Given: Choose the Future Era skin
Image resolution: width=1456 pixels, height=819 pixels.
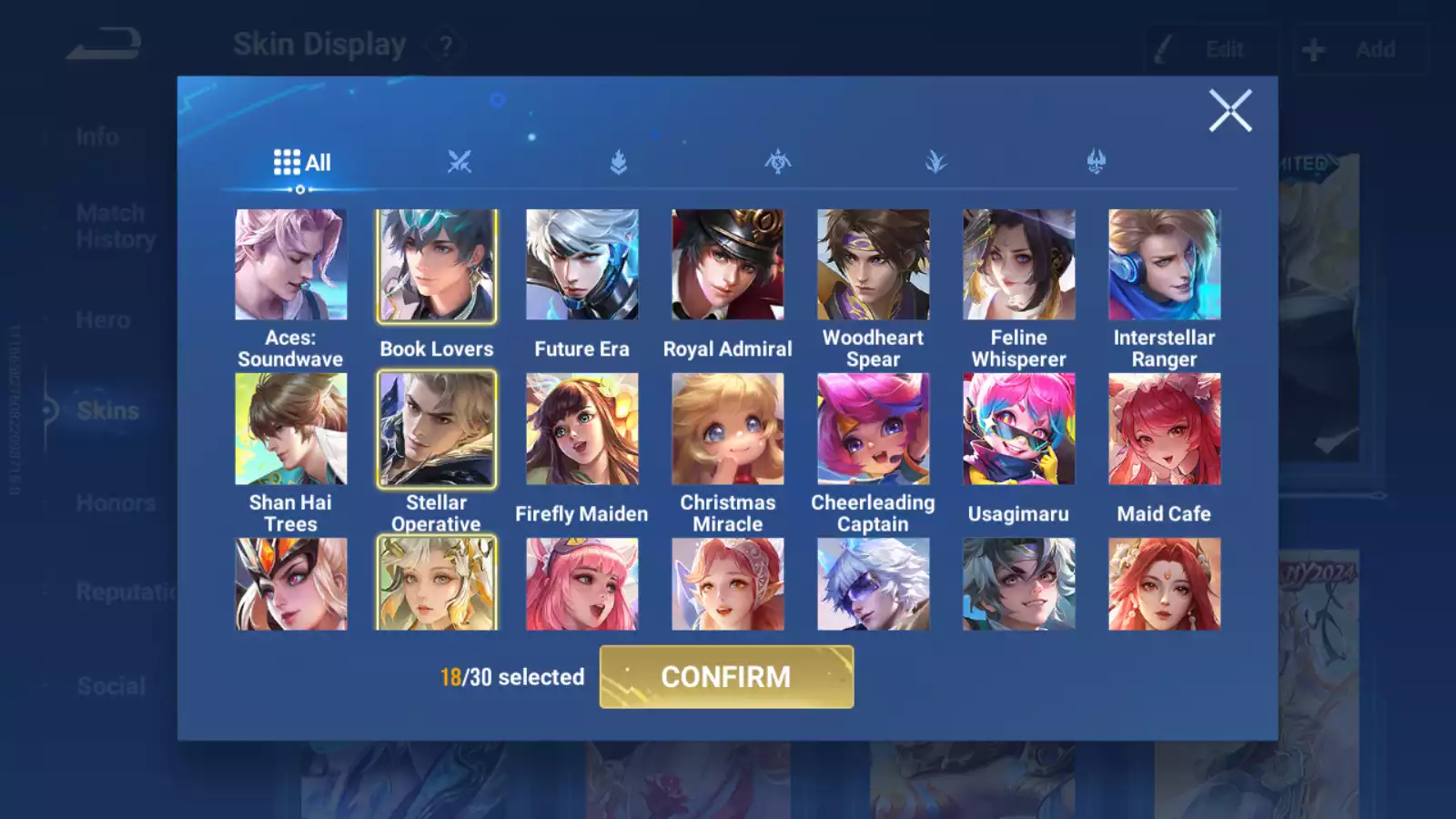Looking at the screenshot, I should [582, 265].
